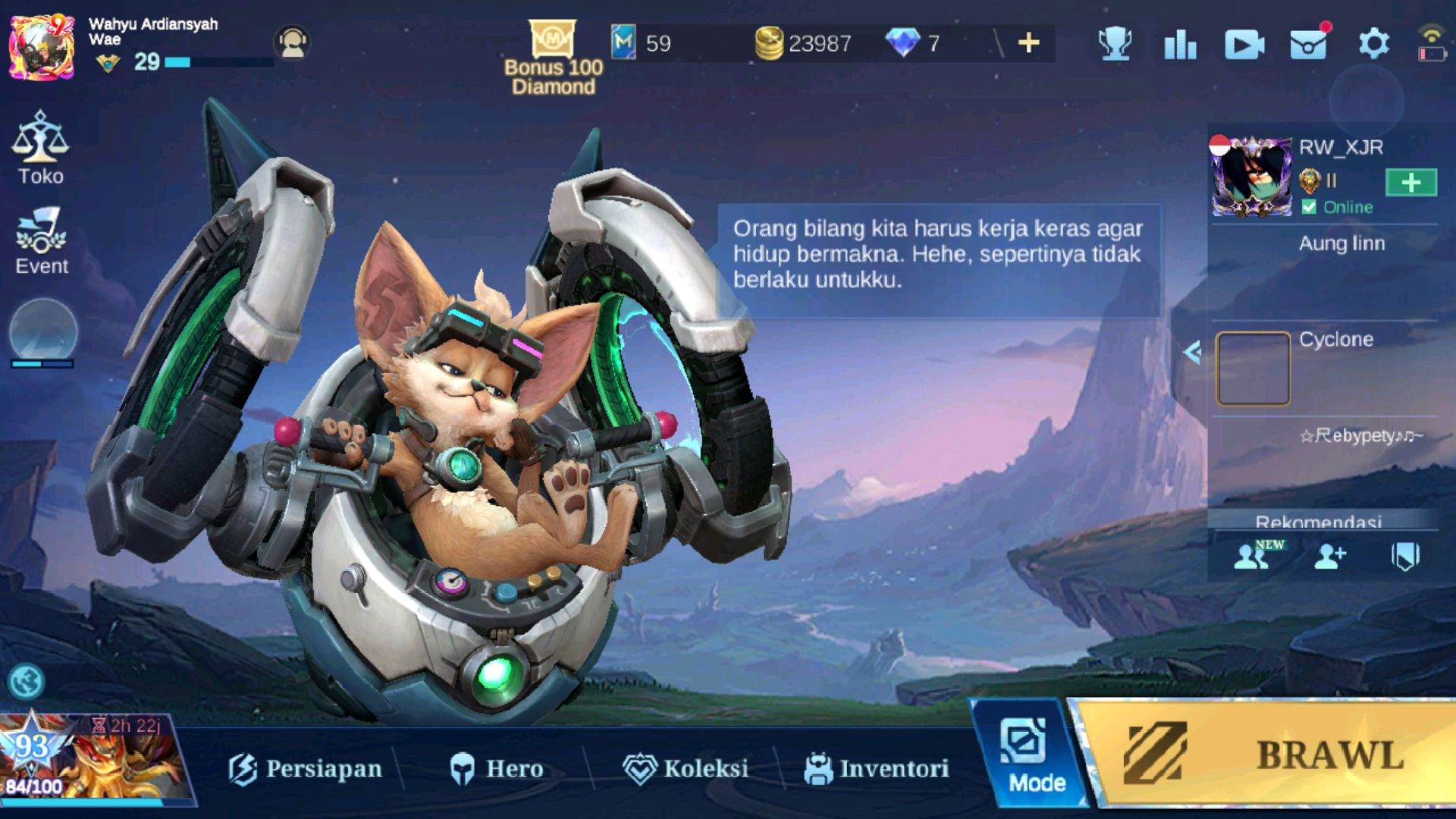This screenshot has width=1456, height=819.
Task: Open the Toko shop
Action: [41, 149]
